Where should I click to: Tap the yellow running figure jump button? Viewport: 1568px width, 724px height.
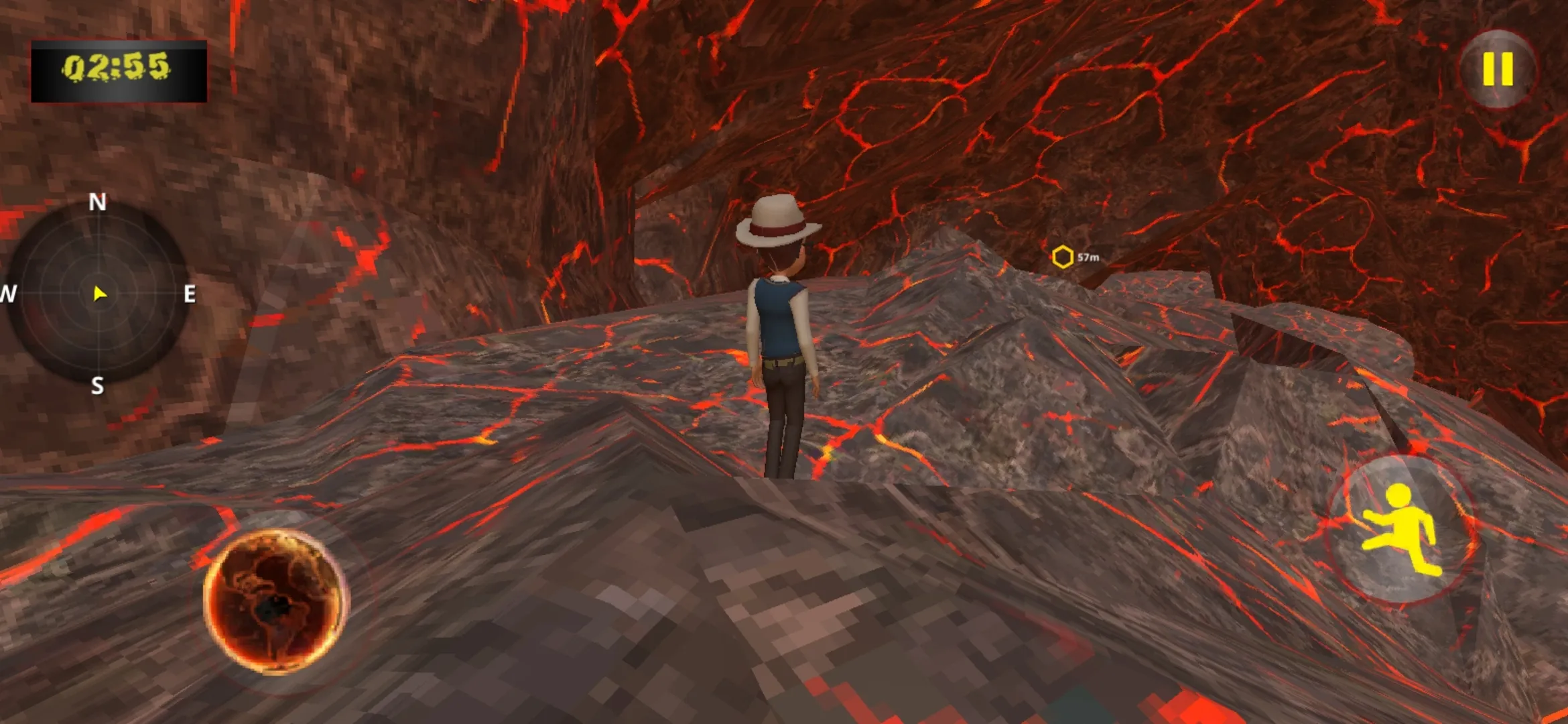point(1402,530)
